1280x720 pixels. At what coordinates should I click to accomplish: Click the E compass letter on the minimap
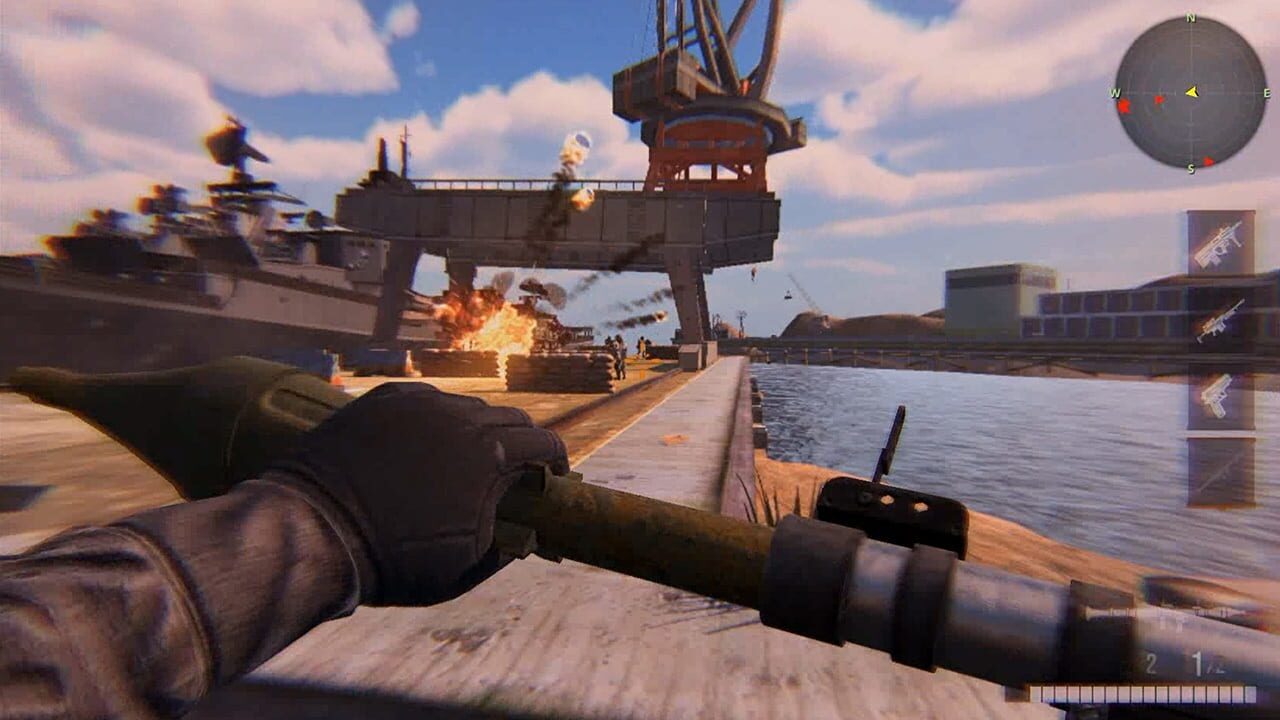click(1267, 92)
